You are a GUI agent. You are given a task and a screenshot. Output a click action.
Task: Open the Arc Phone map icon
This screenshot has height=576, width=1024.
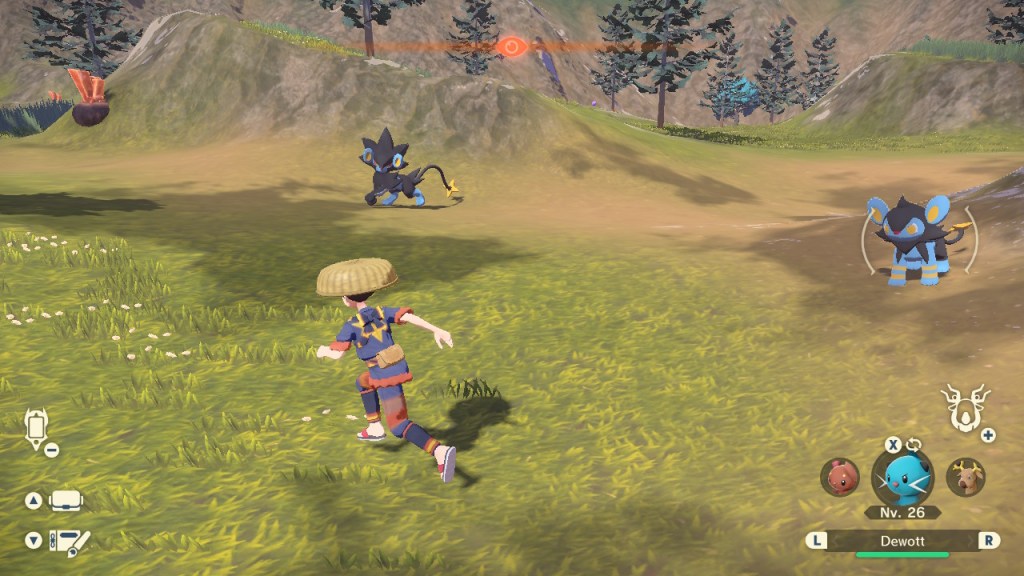click(x=37, y=428)
